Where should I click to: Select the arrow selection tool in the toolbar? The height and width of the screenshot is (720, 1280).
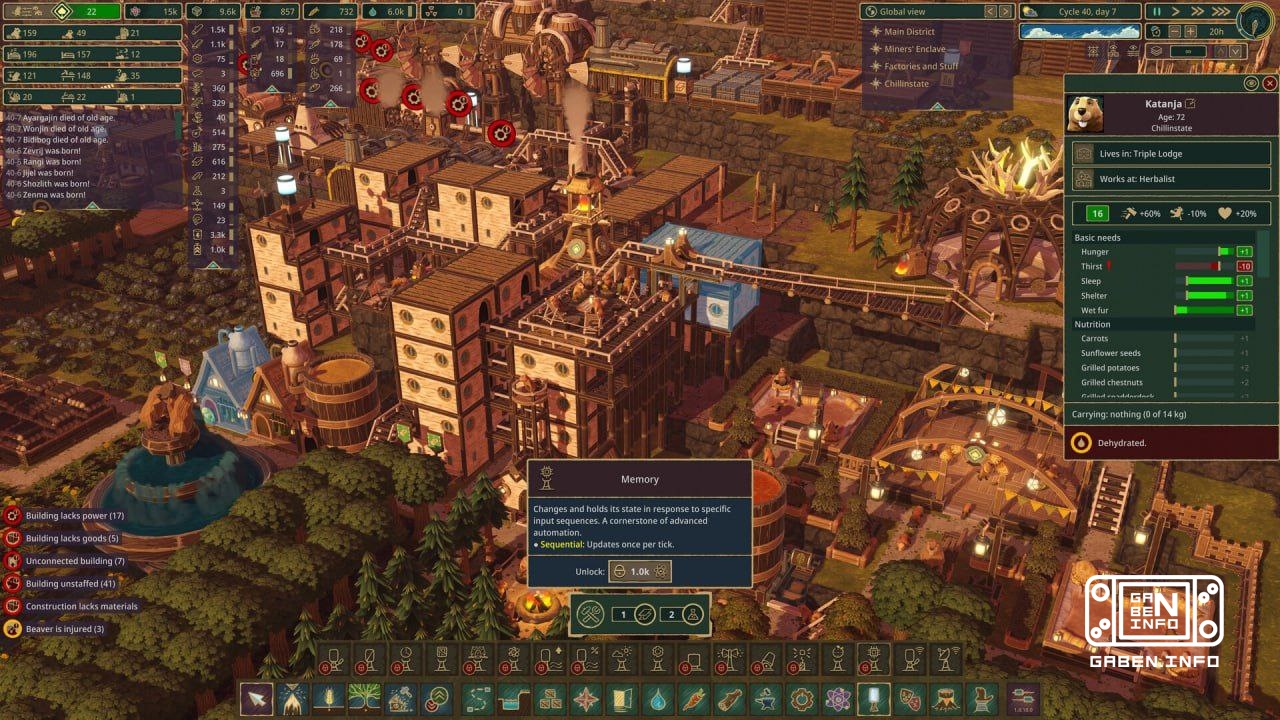[x=256, y=700]
